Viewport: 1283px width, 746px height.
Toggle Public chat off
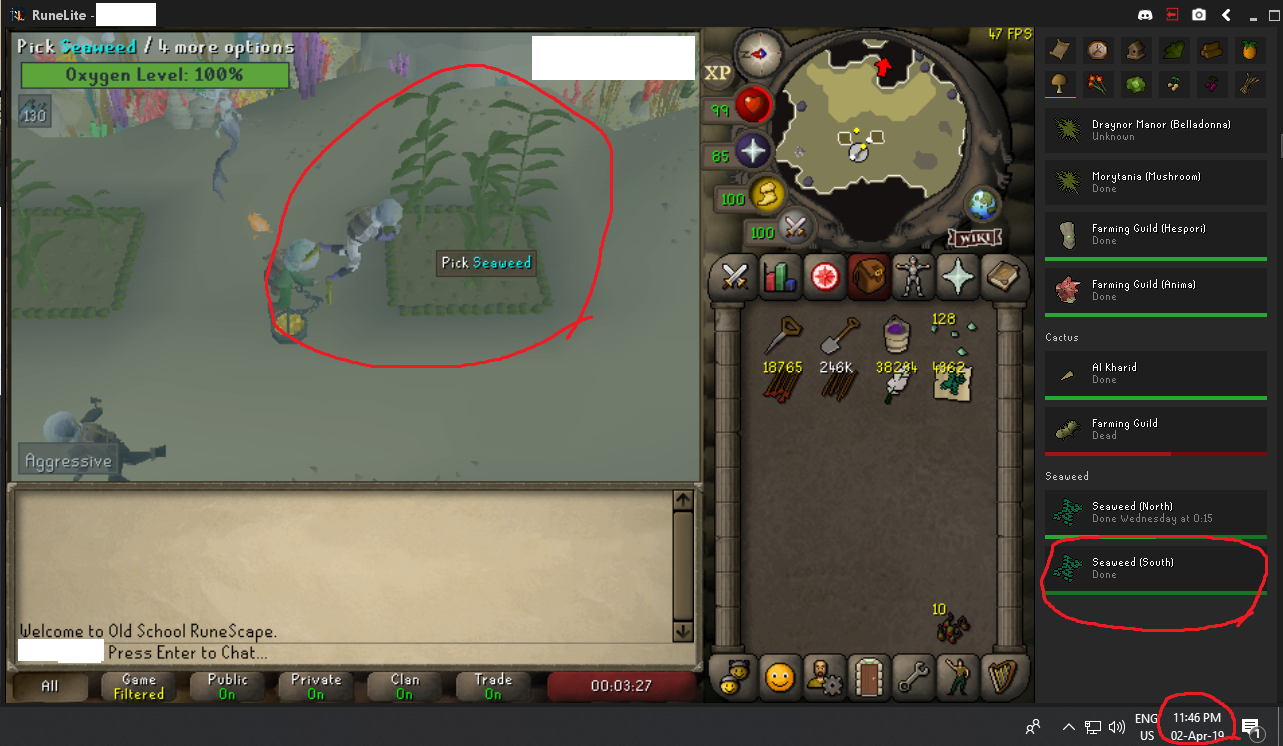coord(227,685)
